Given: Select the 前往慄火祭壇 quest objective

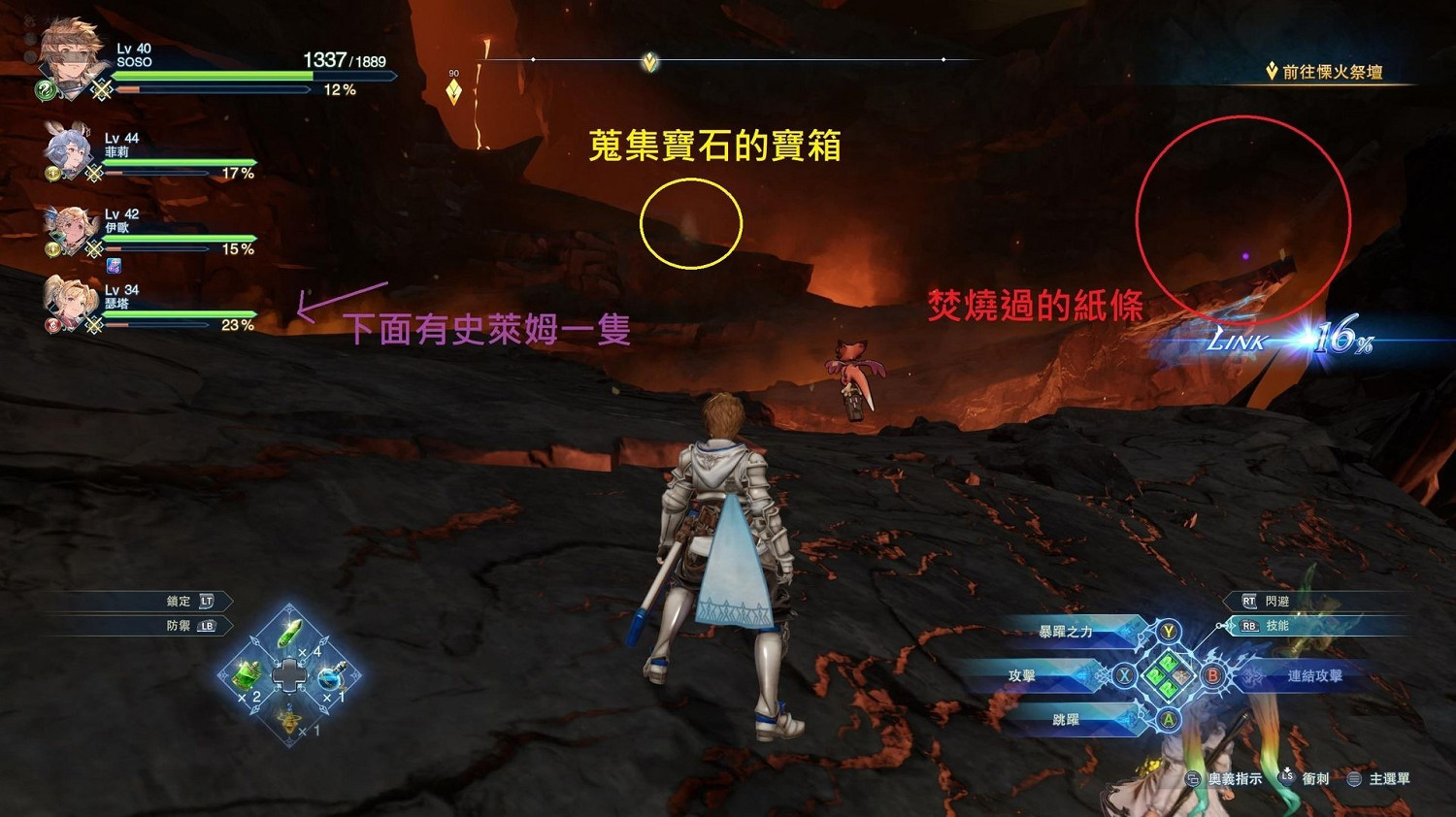Looking at the screenshot, I should [x=1327, y=69].
